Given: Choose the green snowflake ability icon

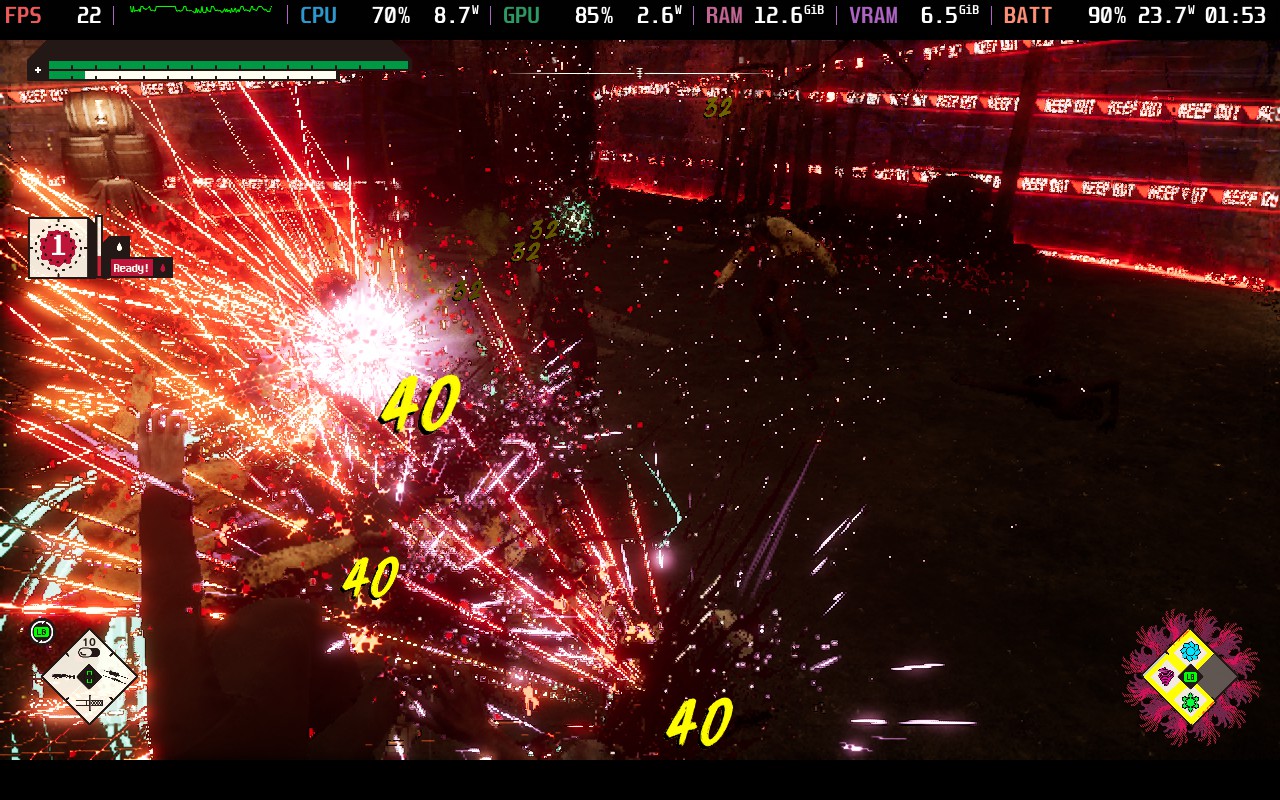Looking at the screenshot, I should (x=1190, y=702).
